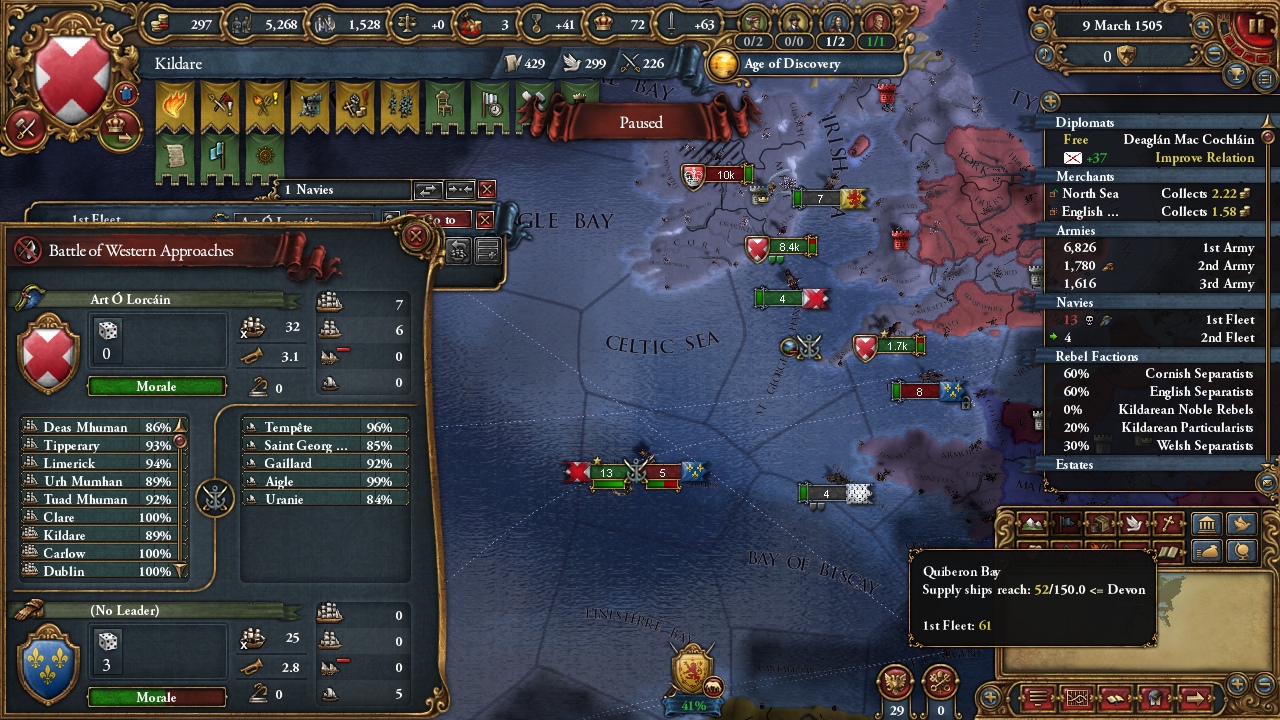This screenshot has height=720, width=1280.
Task: Switch to the diplomatic dove map mode
Action: (x=1134, y=524)
